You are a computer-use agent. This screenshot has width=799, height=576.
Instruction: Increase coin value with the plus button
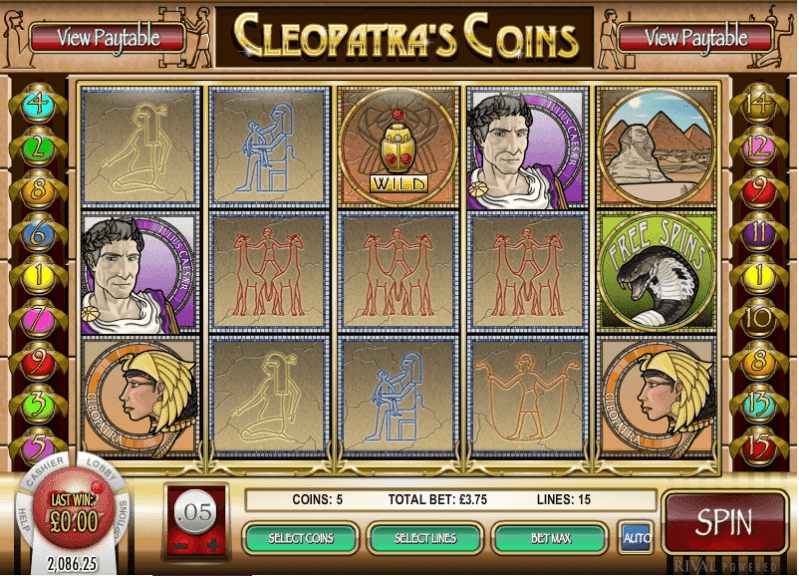[x=211, y=547]
